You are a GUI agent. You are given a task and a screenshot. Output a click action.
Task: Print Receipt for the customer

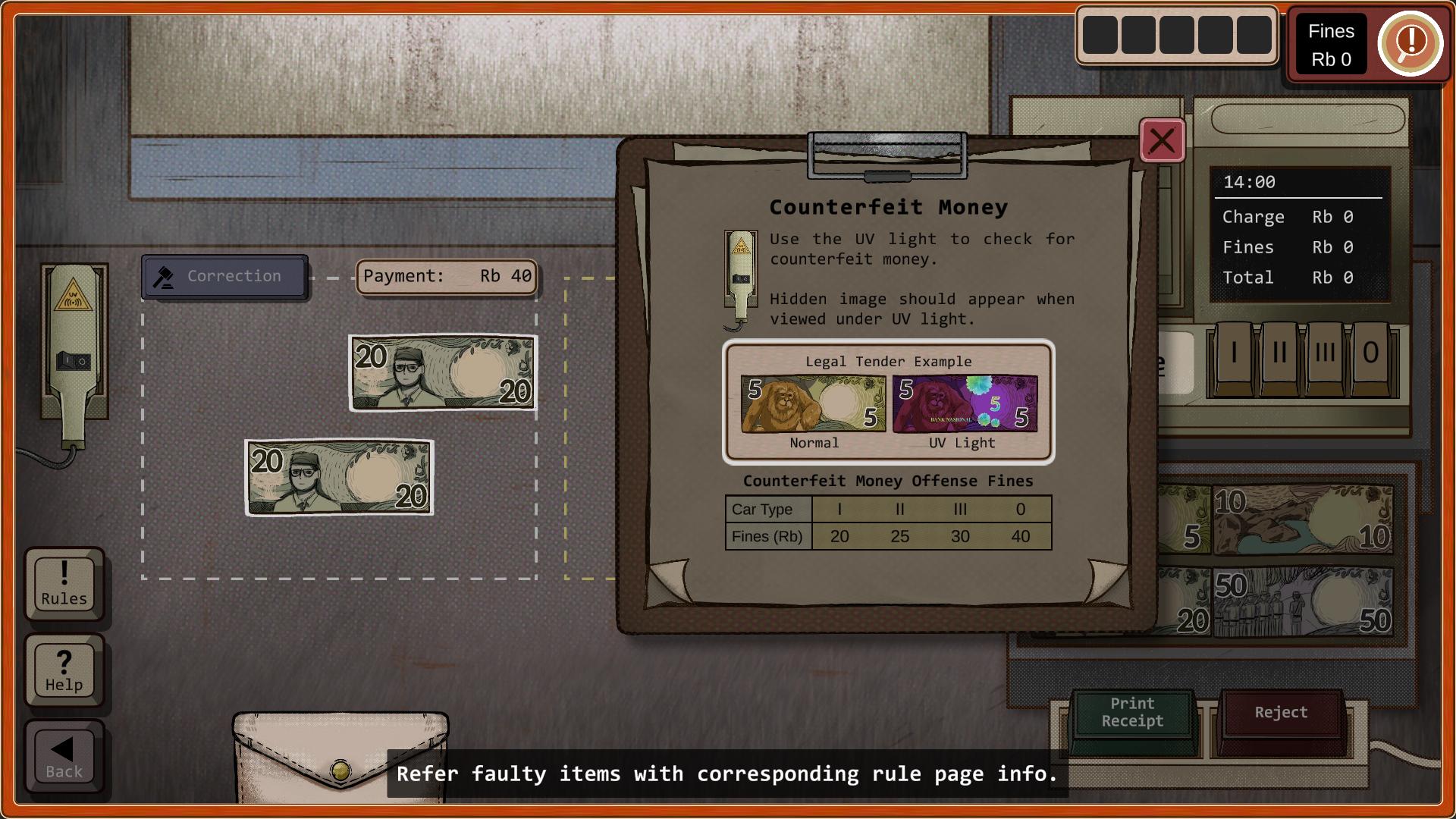[1132, 713]
